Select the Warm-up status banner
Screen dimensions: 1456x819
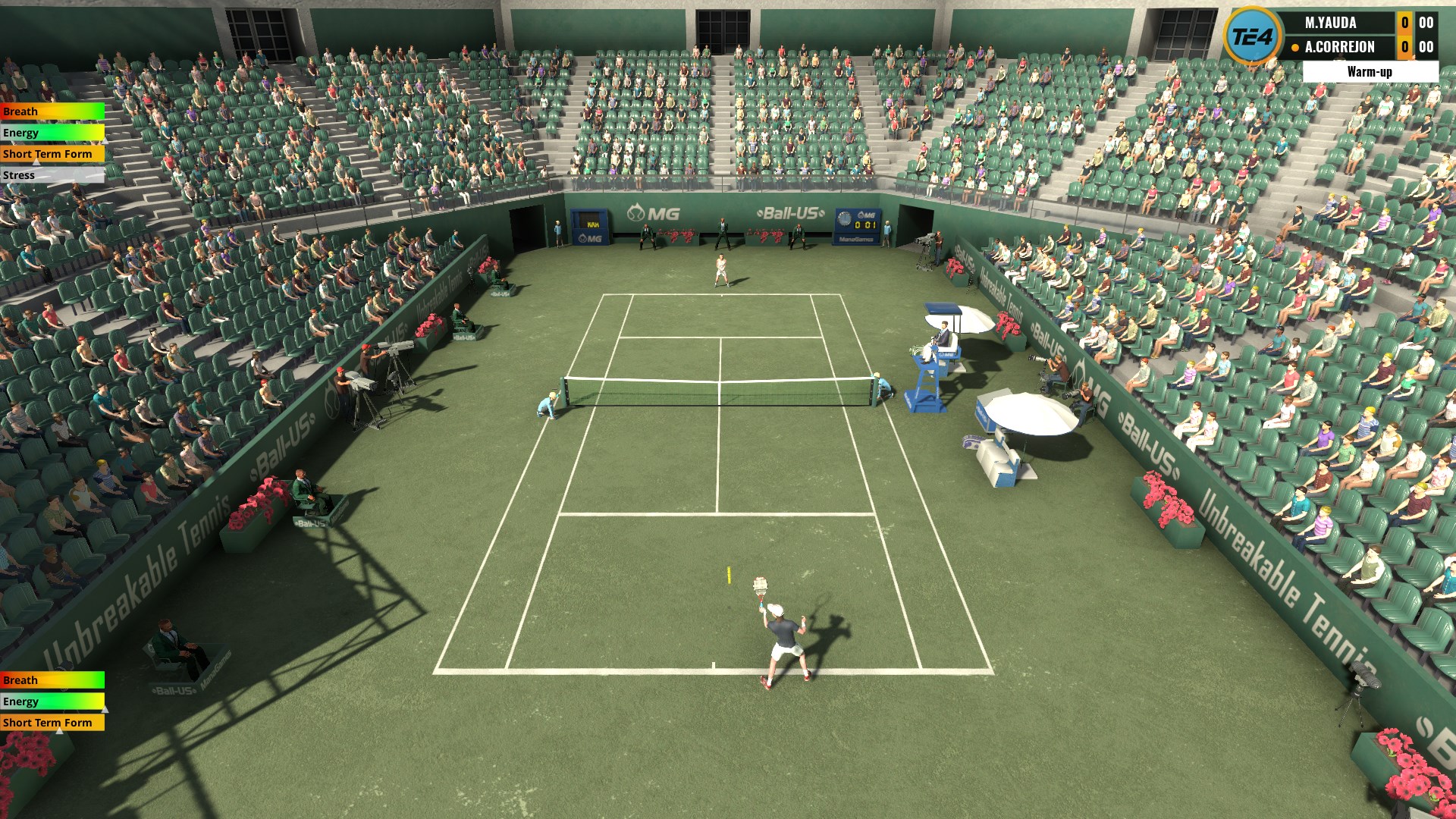click(x=1370, y=72)
